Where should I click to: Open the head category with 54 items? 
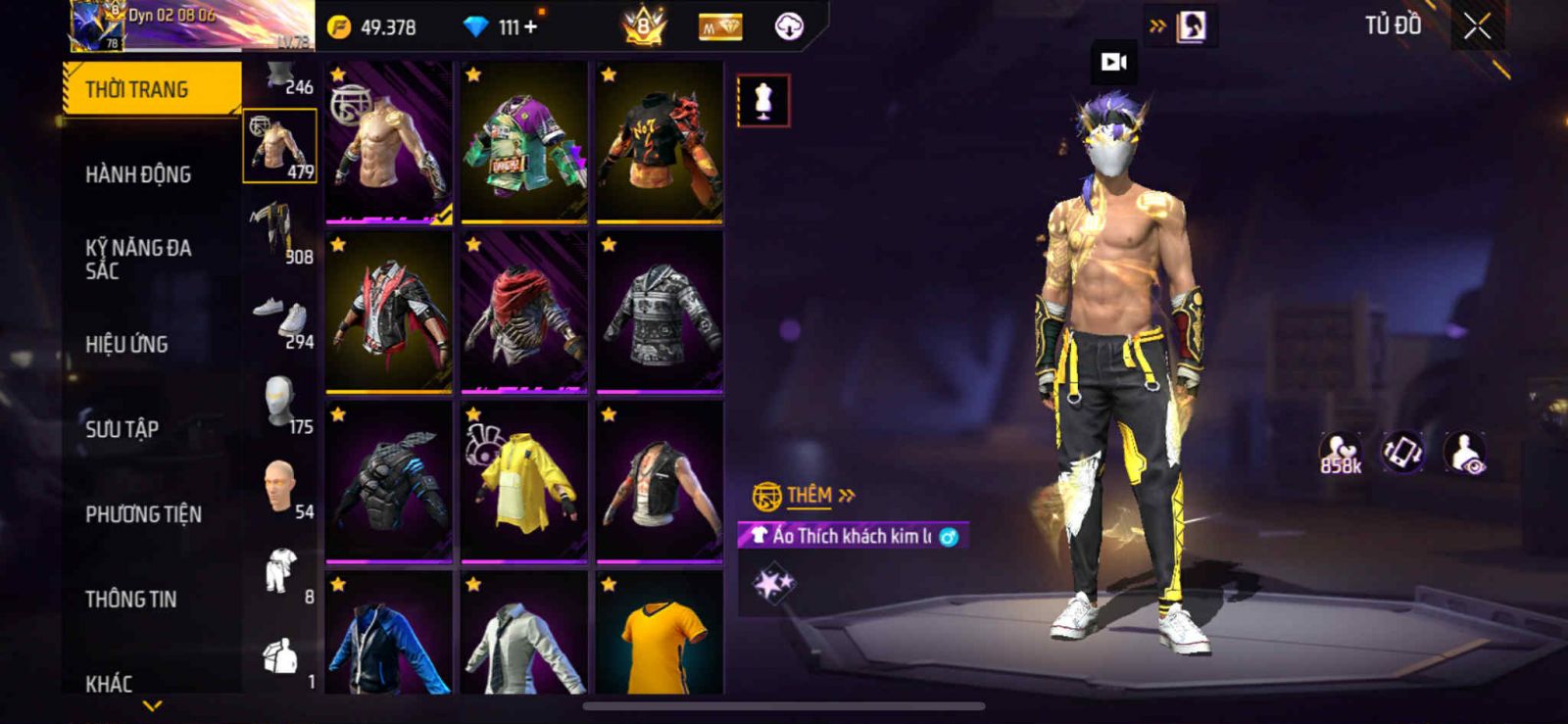coord(279,487)
